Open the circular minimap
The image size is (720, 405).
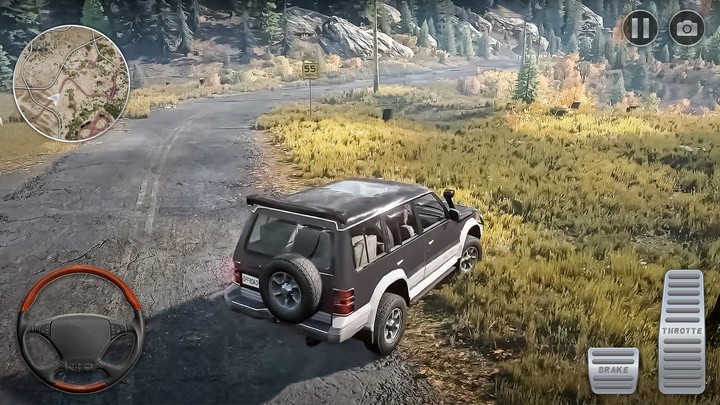pyautogui.click(x=71, y=83)
